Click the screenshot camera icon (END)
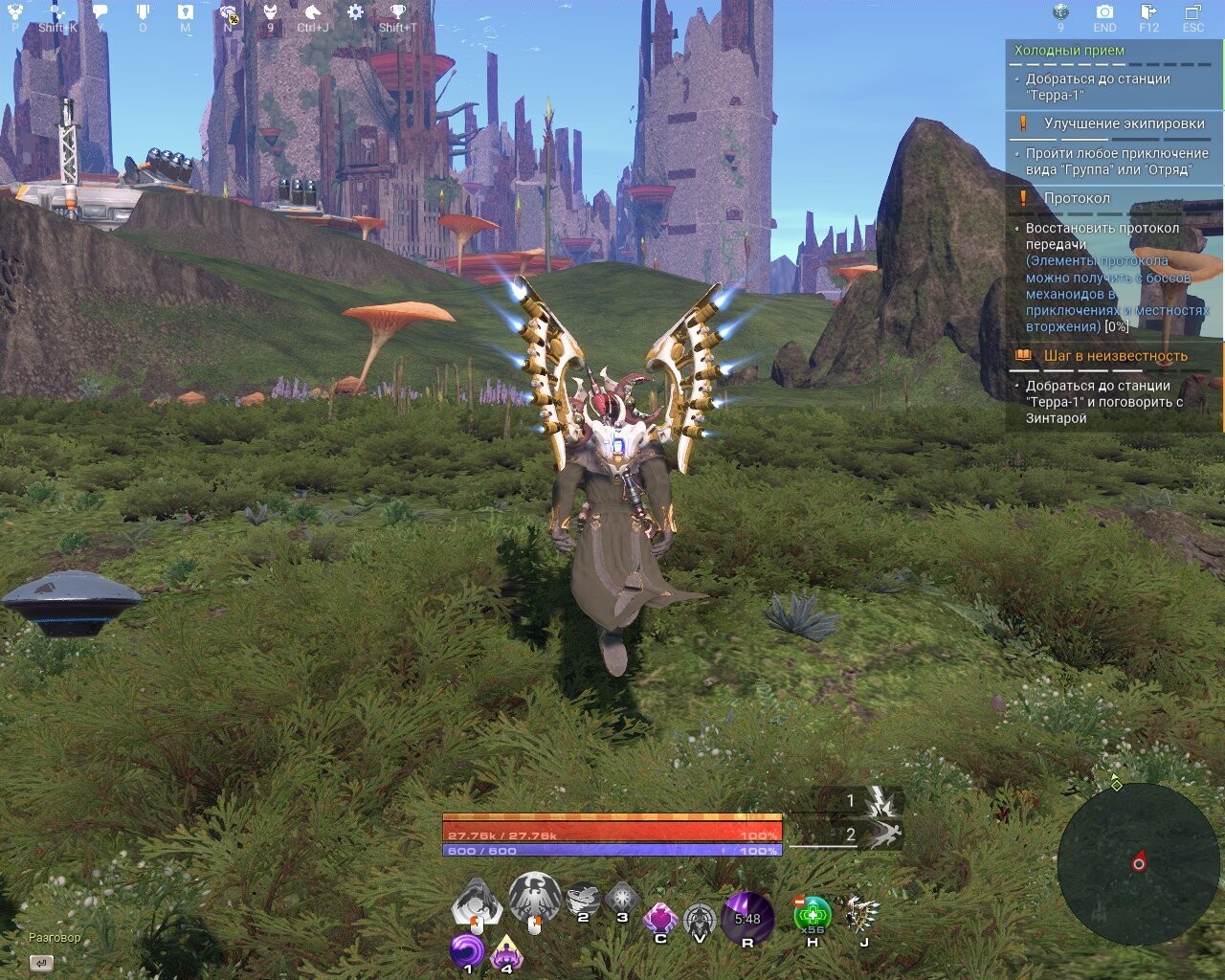 (x=1104, y=11)
